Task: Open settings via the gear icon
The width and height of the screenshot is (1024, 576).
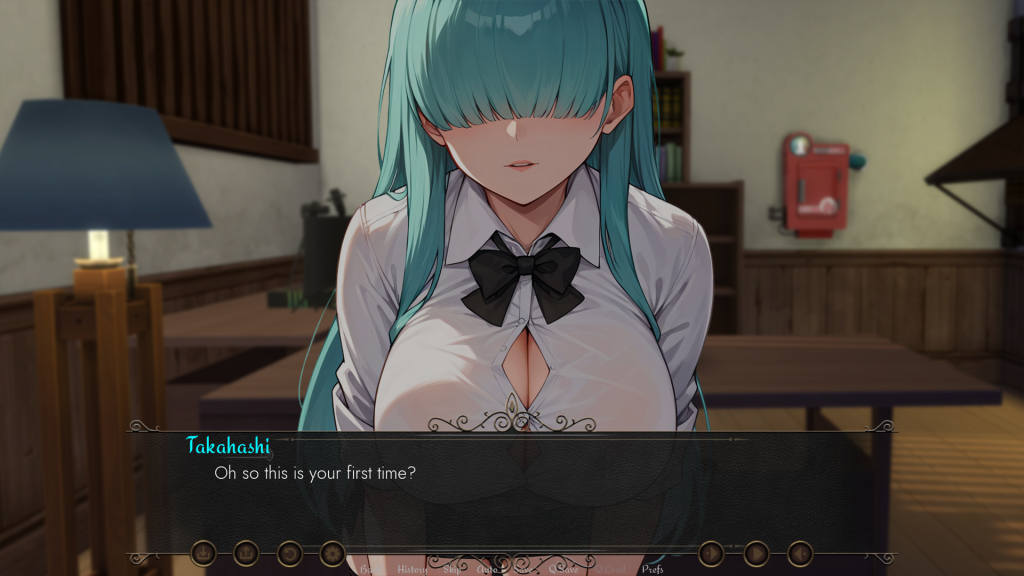Action: [x=332, y=552]
